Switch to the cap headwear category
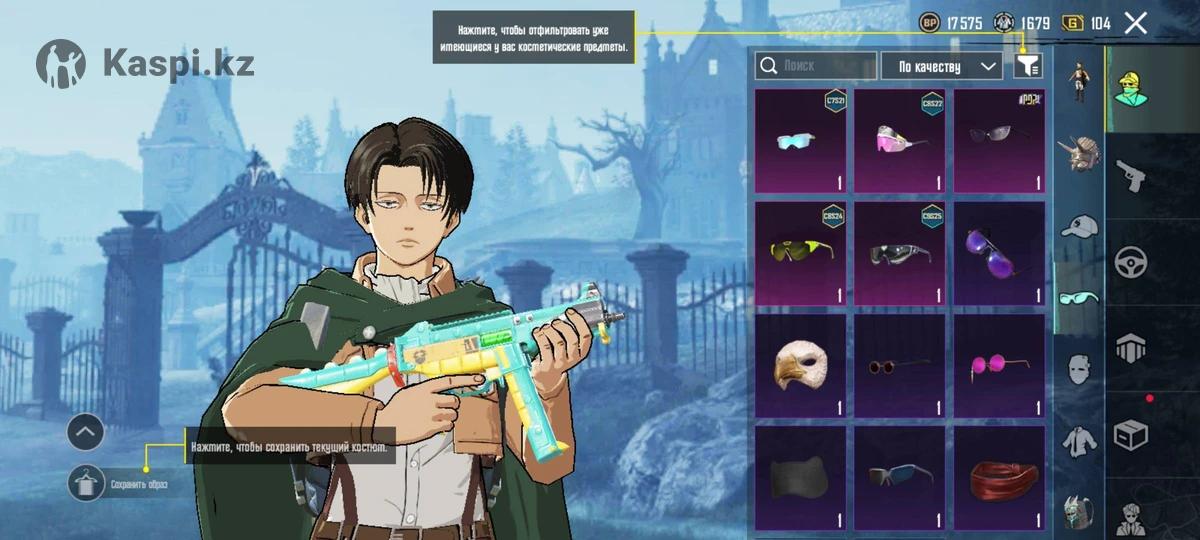The height and width of the screenshot is (540, 1200). (1079, 226)
